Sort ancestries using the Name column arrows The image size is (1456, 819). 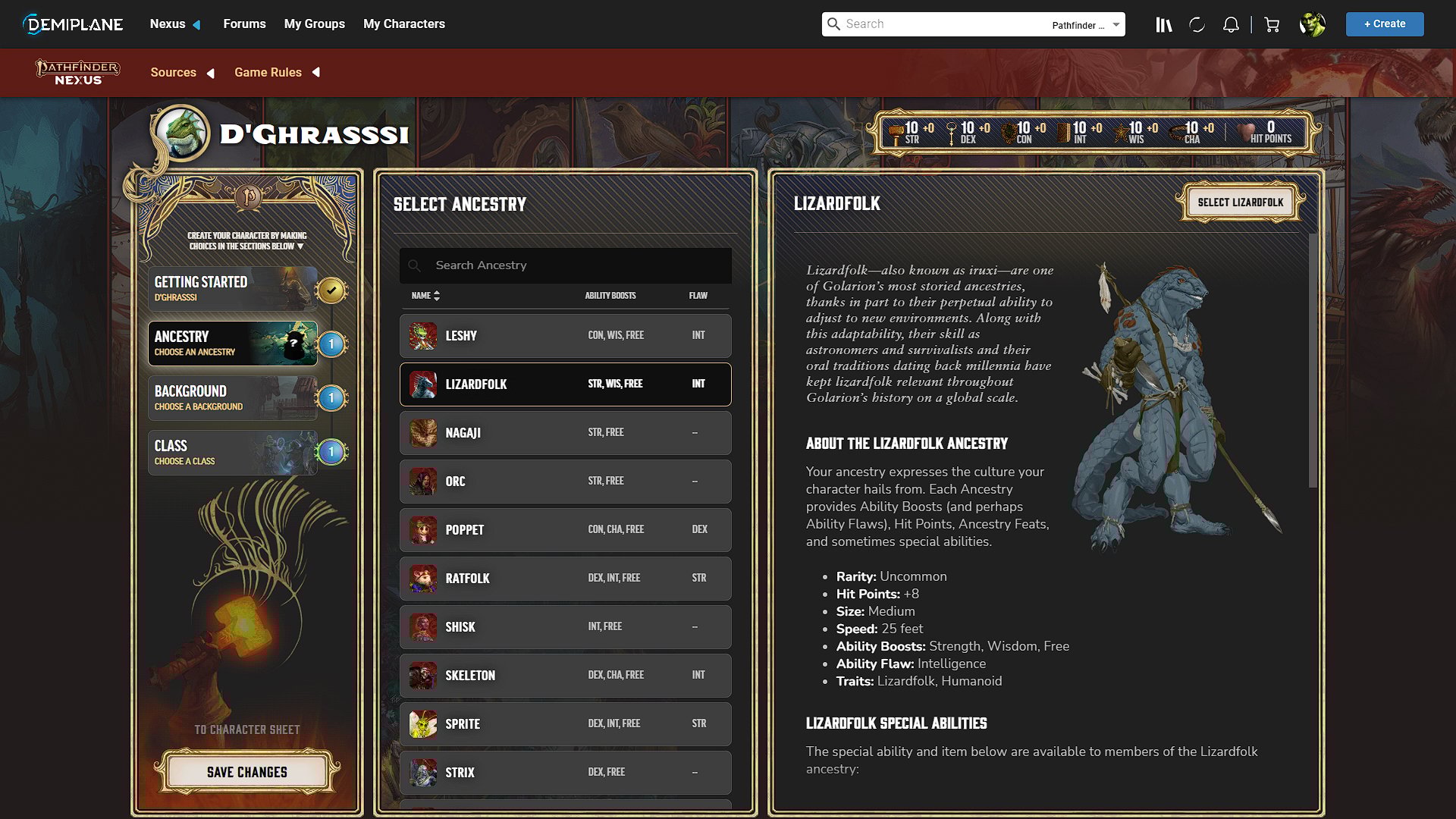[x=437, y=296]
